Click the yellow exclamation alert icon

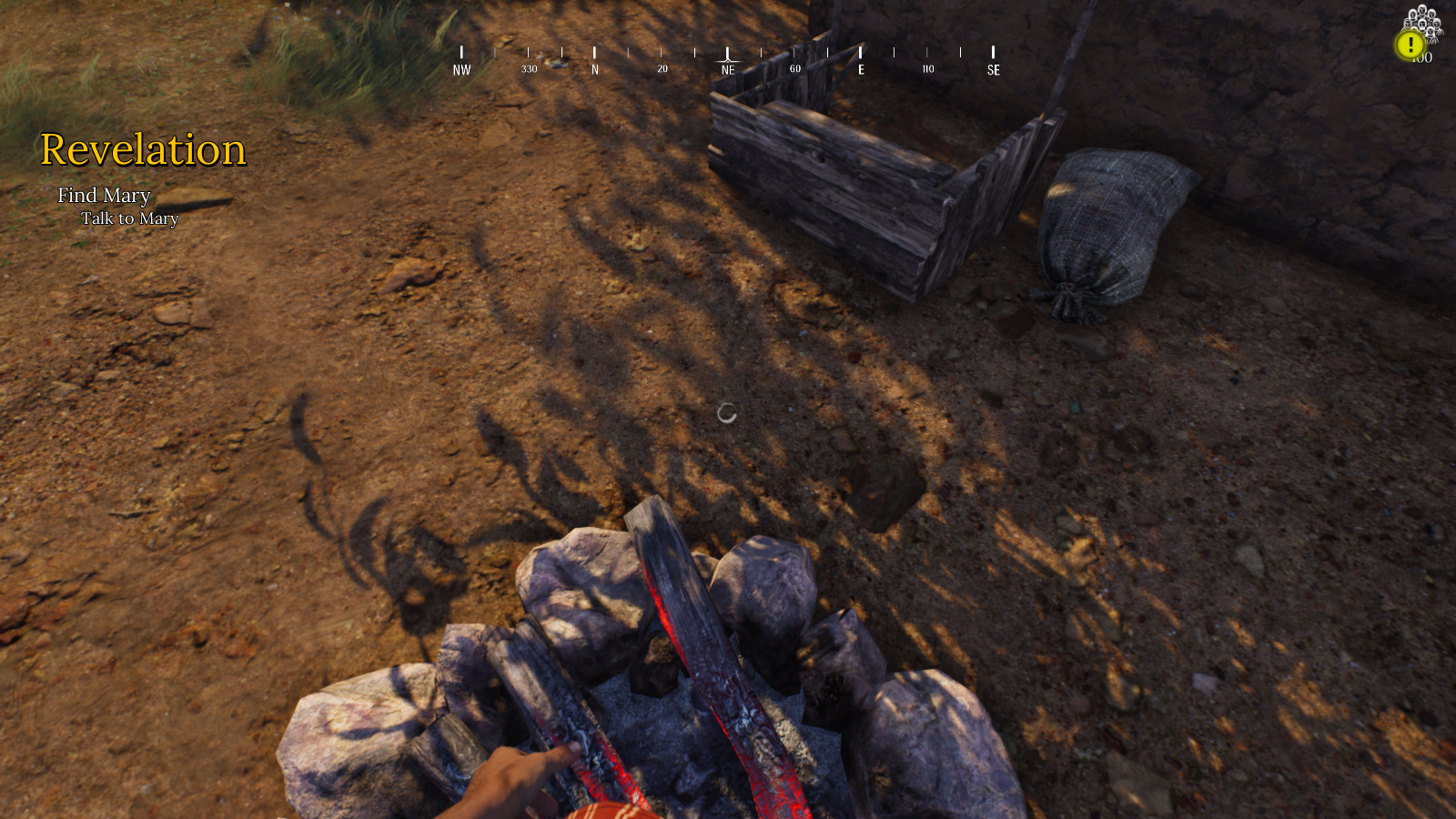(x=1410, y=45)
